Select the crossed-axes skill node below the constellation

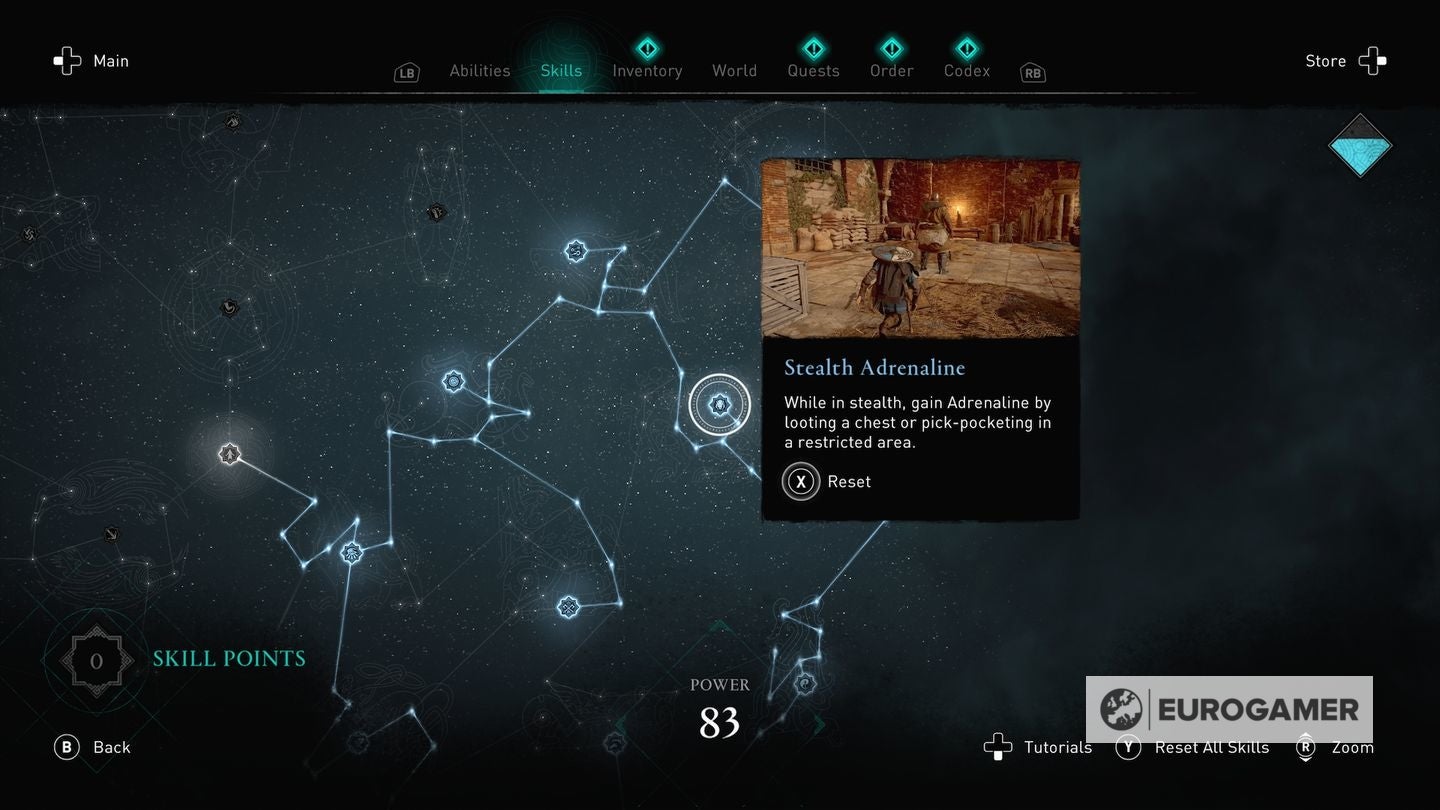point(569,605)
